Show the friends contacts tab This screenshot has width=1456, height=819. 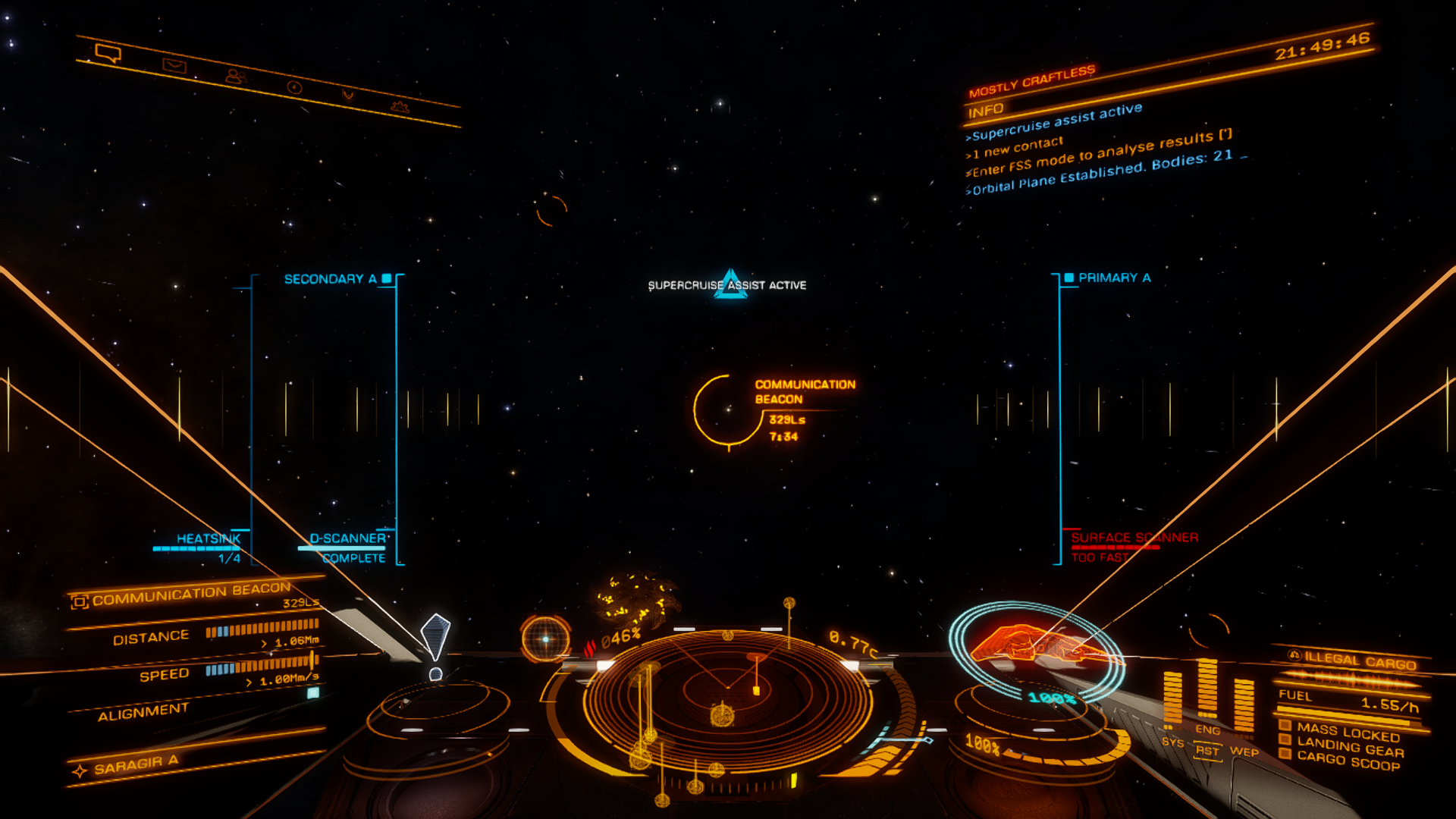tap(236, 76)
